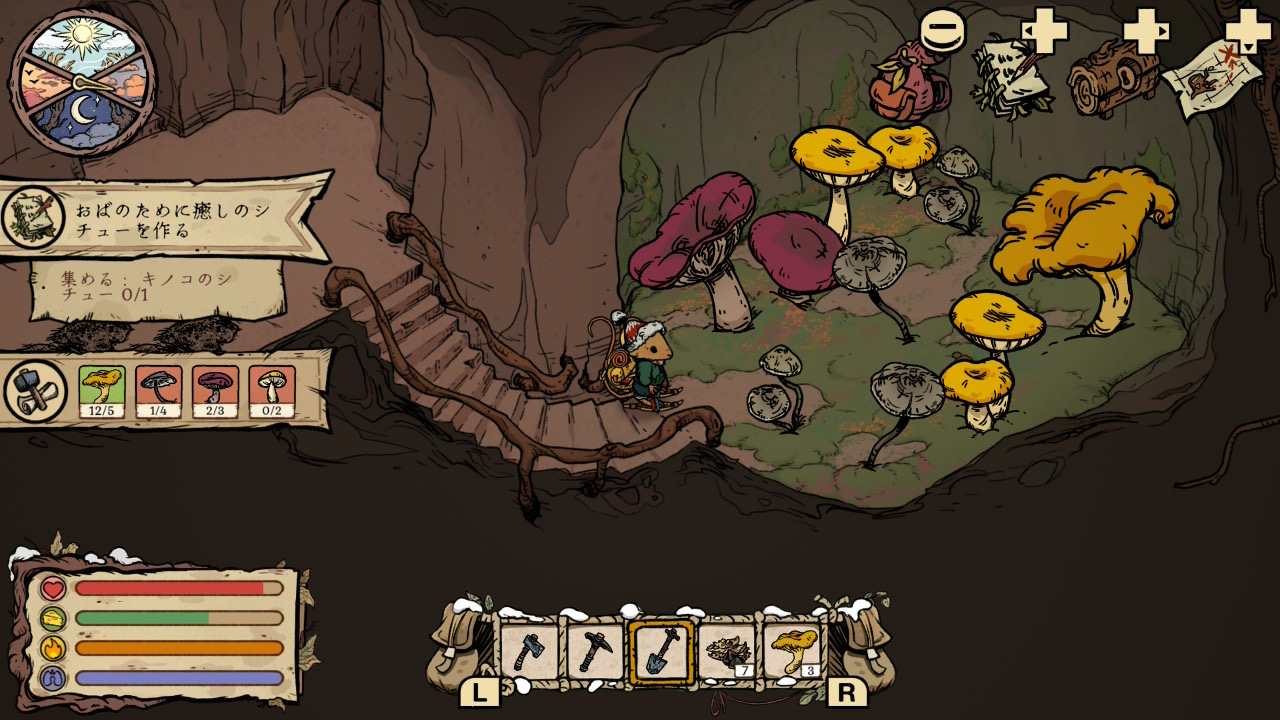The width and height of the screenshot is (1280, 720).
Task: Select the yellow mushroom ingredient 12/5
Action: (x=102, y=391)
